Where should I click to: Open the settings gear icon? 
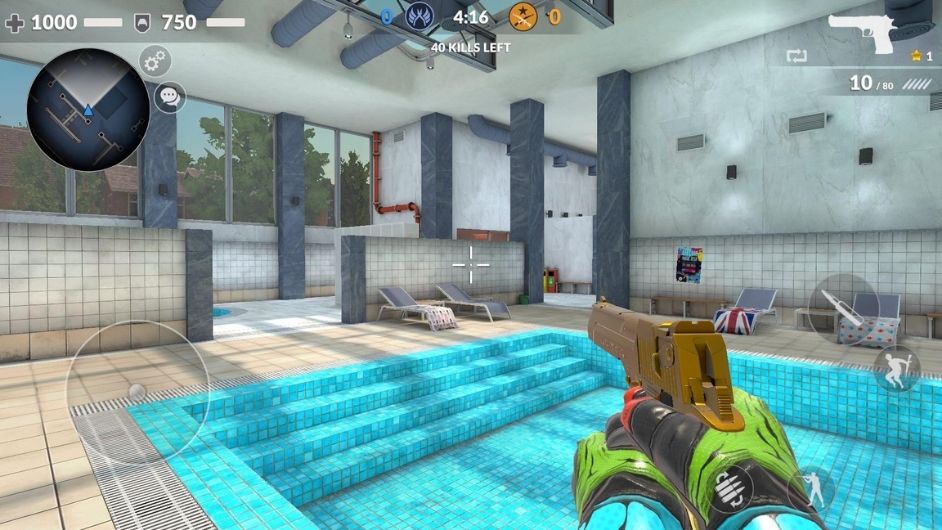[155, 61]
